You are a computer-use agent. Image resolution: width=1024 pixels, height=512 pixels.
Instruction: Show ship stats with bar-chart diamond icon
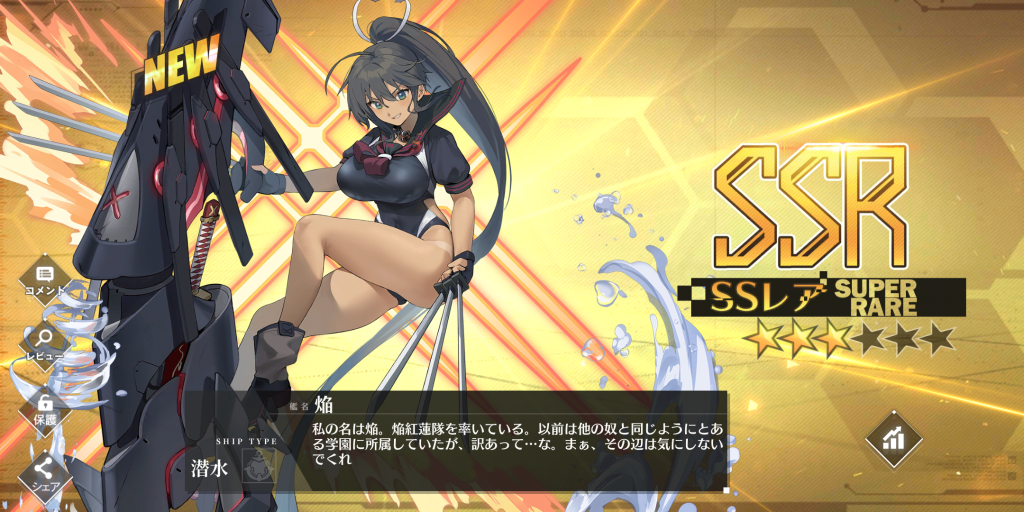pyautogui.click(x=893, y=438)
